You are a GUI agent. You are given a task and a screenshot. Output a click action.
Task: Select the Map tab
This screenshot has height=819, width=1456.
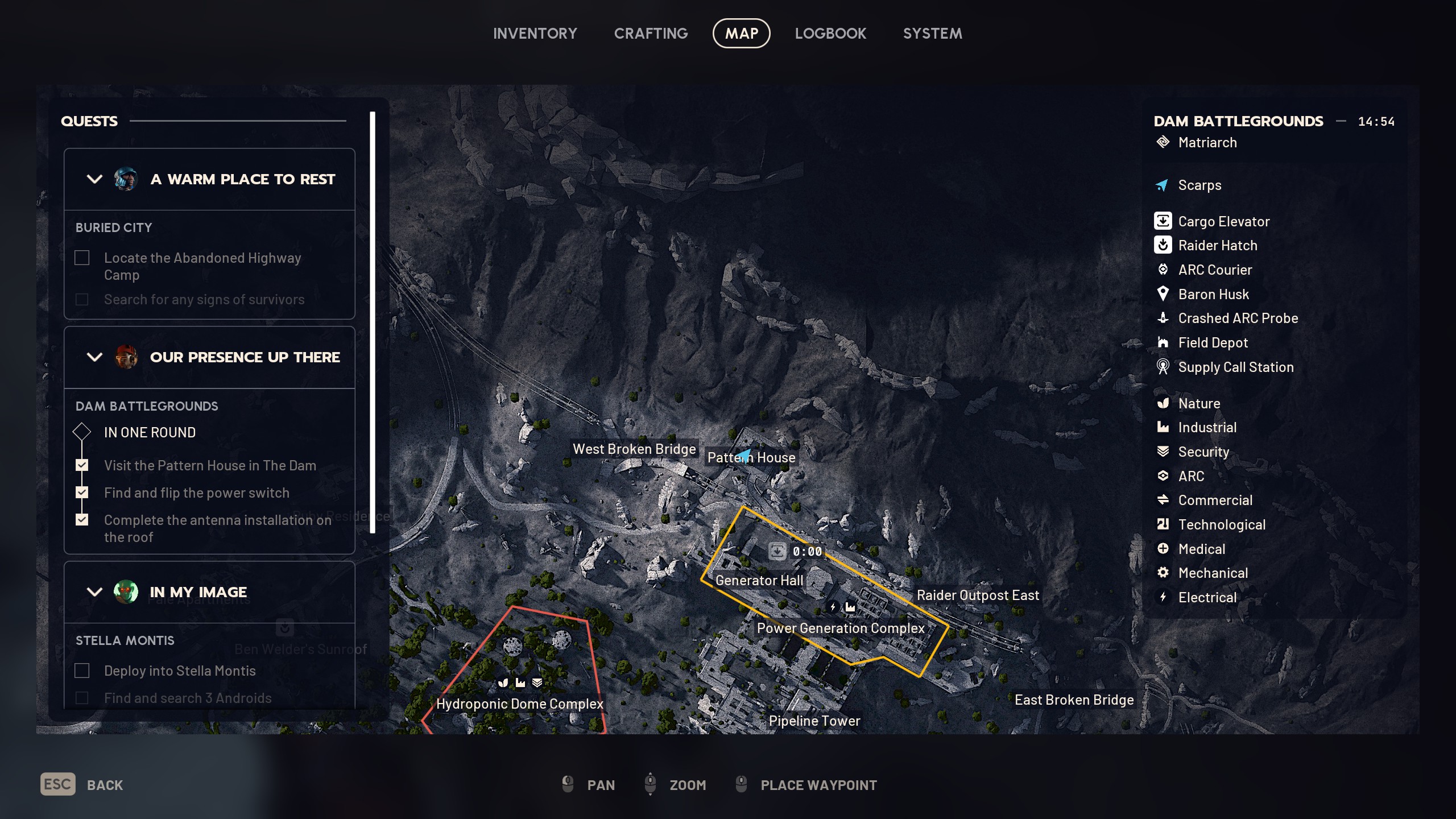[x=741, y=34]
